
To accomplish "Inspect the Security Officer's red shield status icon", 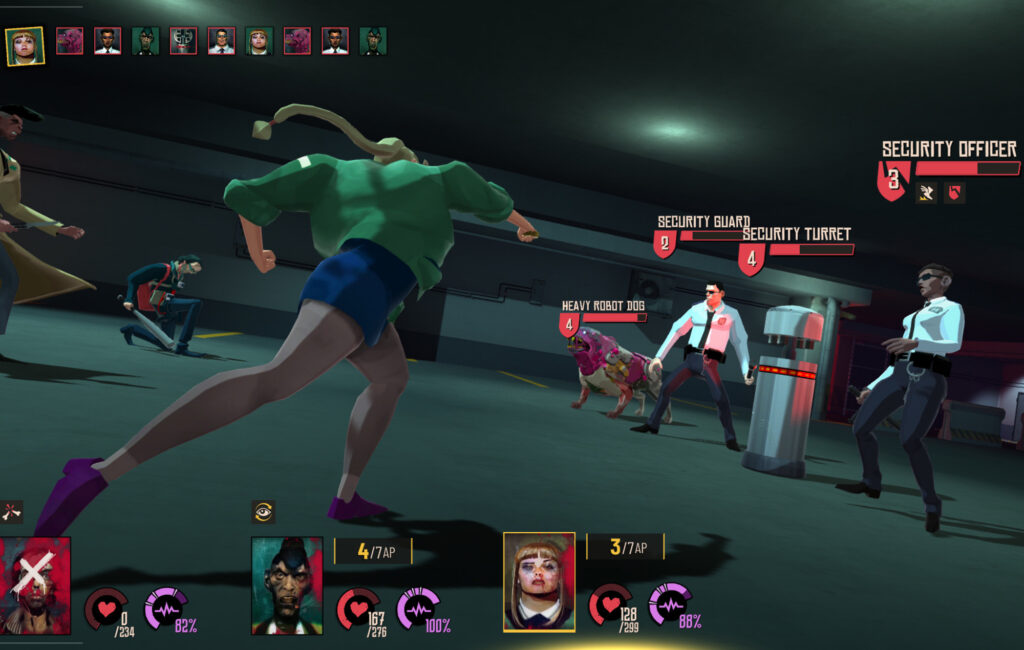I will [x=955, y=193].
